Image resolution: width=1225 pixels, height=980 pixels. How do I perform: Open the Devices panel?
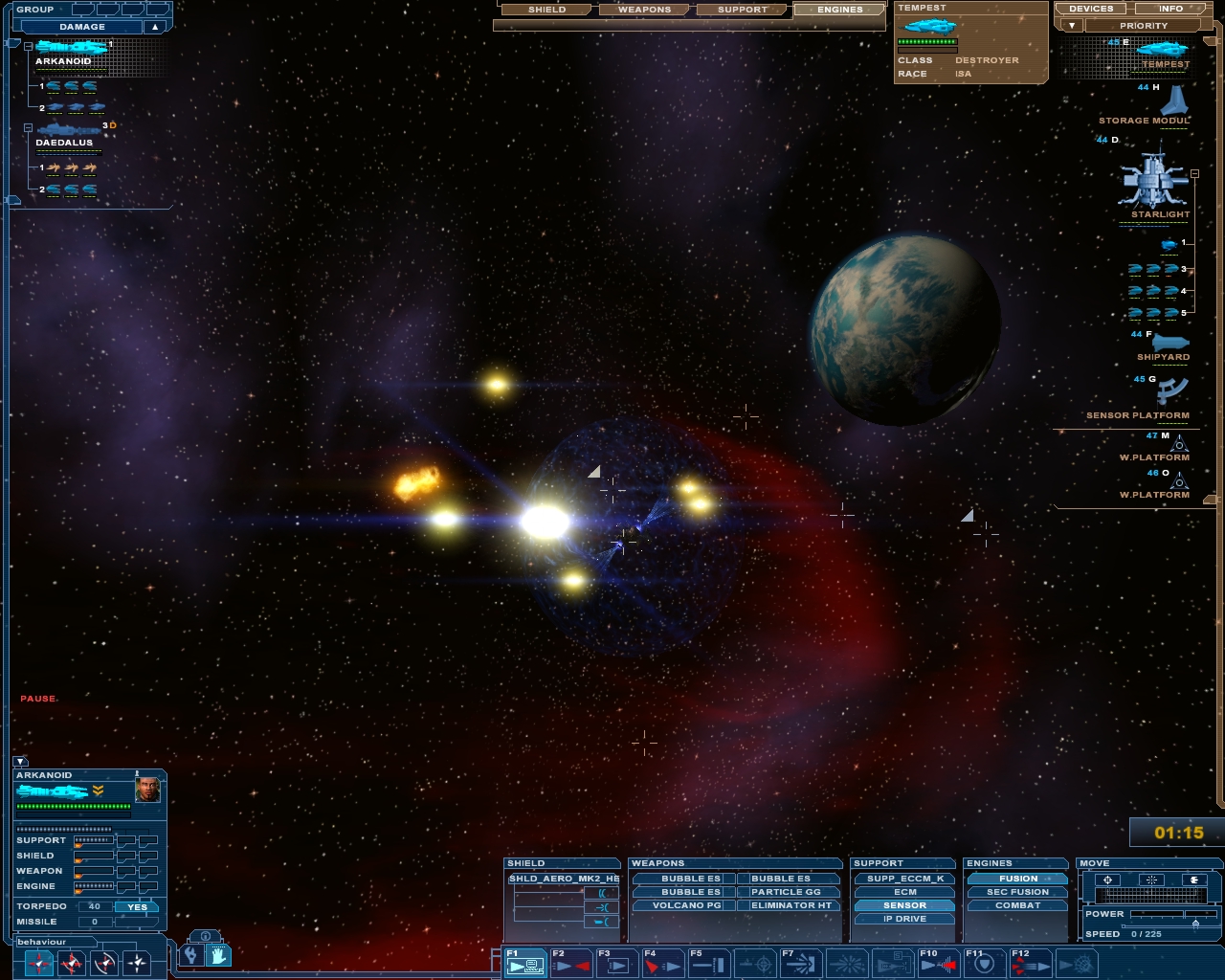point(1091,9)
